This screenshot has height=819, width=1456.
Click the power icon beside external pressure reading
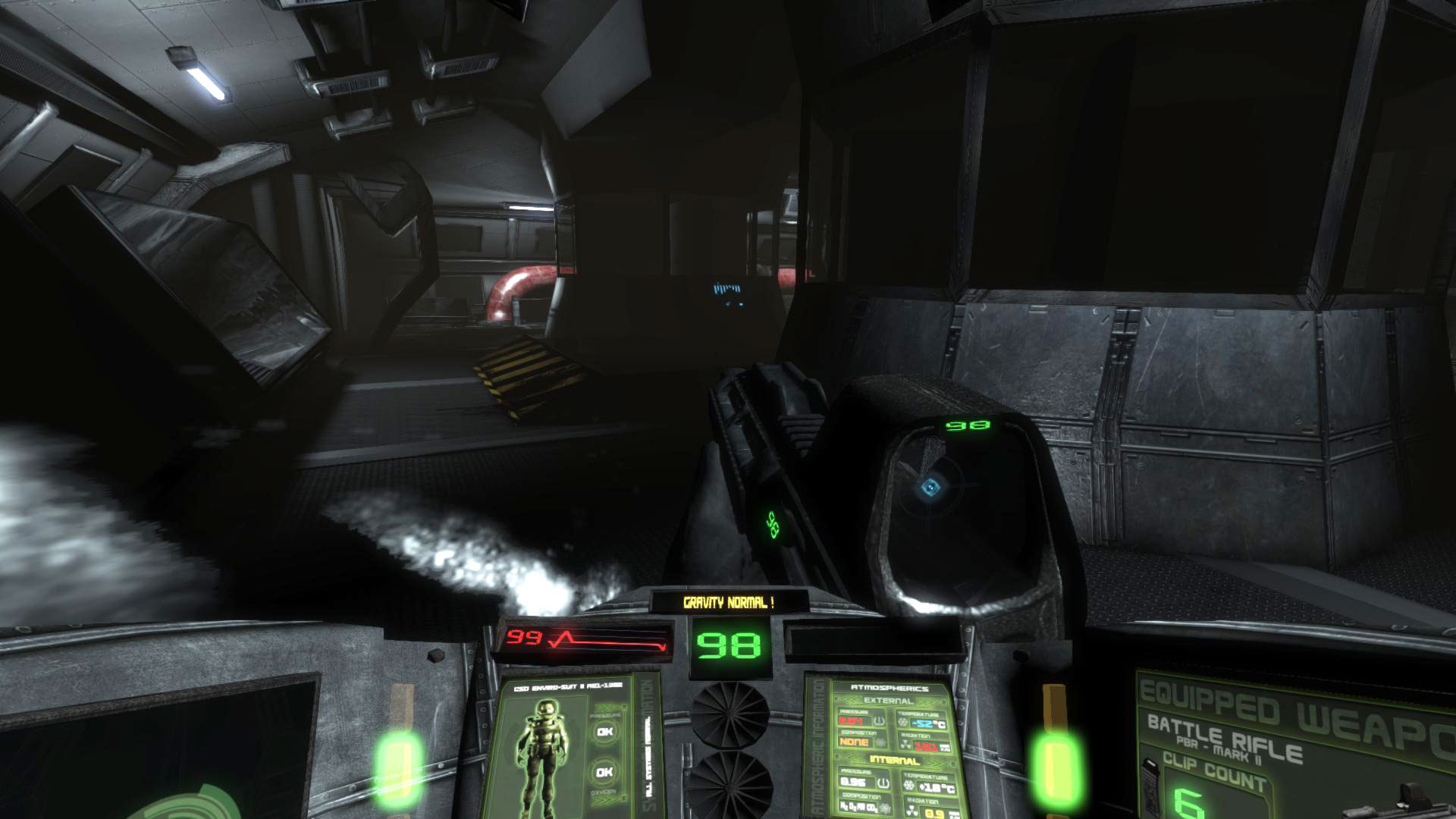[x=879, y=721]
